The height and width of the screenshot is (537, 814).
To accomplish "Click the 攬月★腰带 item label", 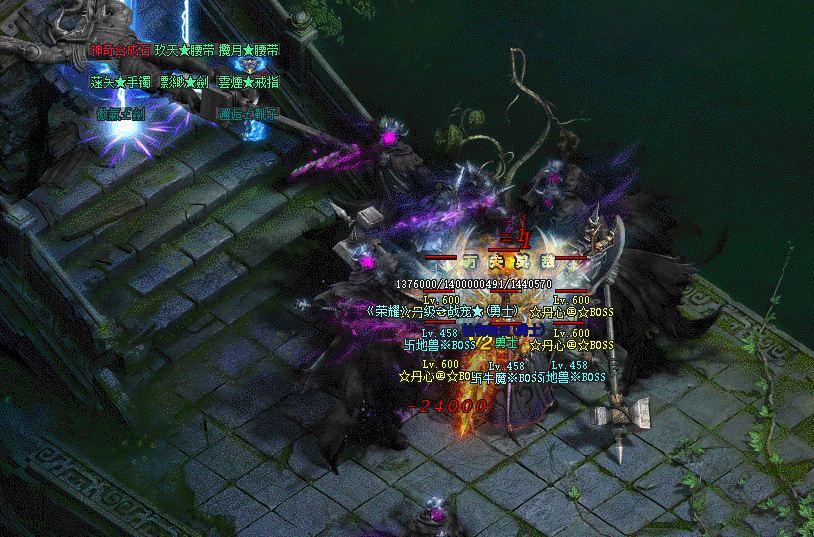I will [248, 49].
